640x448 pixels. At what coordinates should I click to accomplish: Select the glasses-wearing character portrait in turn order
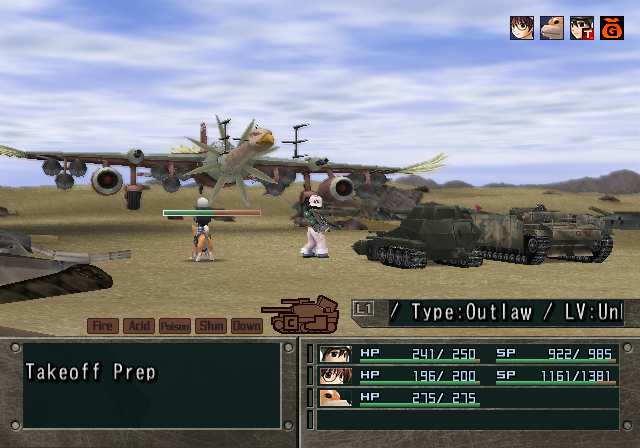(521, 28)
